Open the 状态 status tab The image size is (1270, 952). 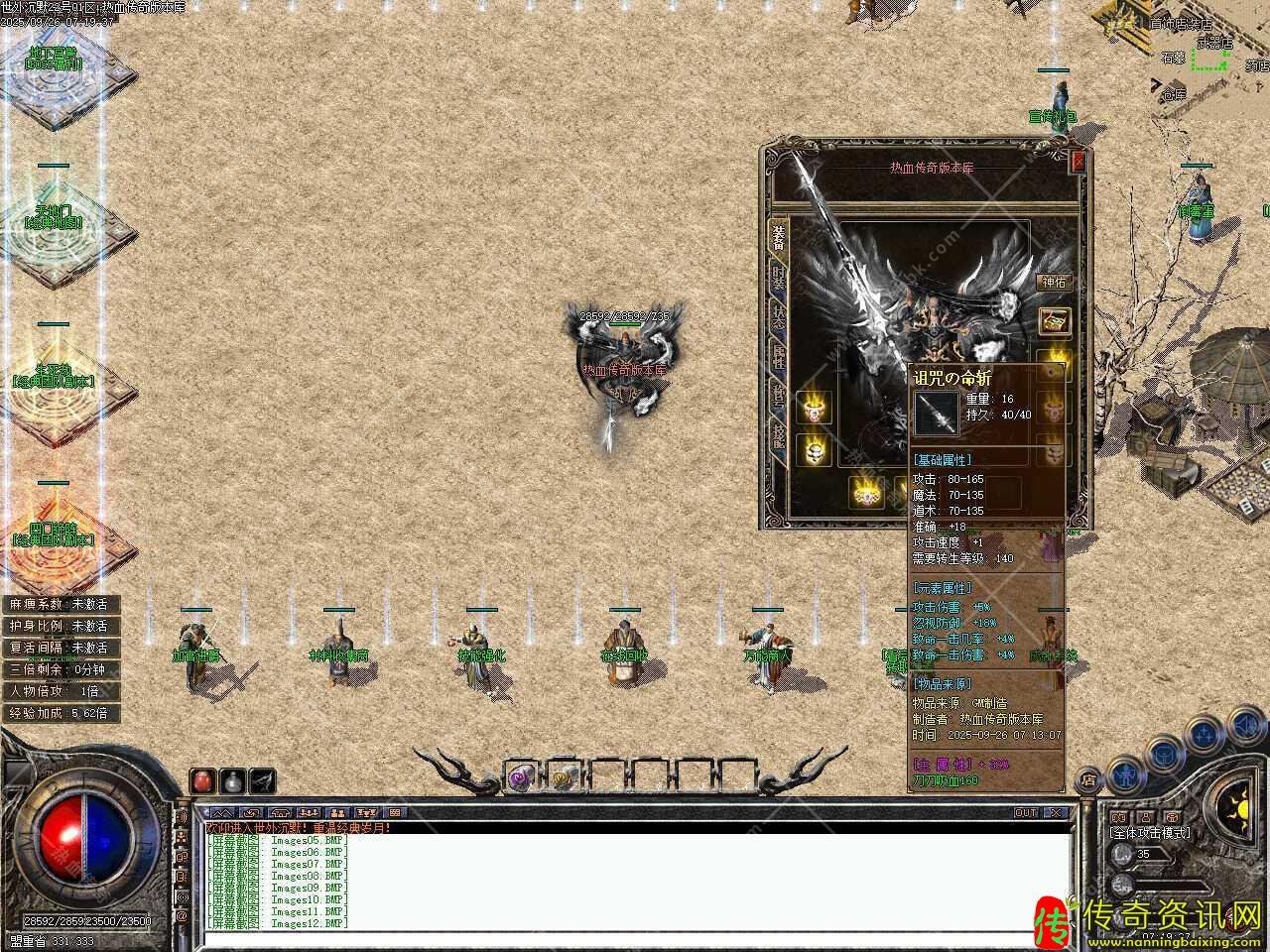tap(779, 319)
